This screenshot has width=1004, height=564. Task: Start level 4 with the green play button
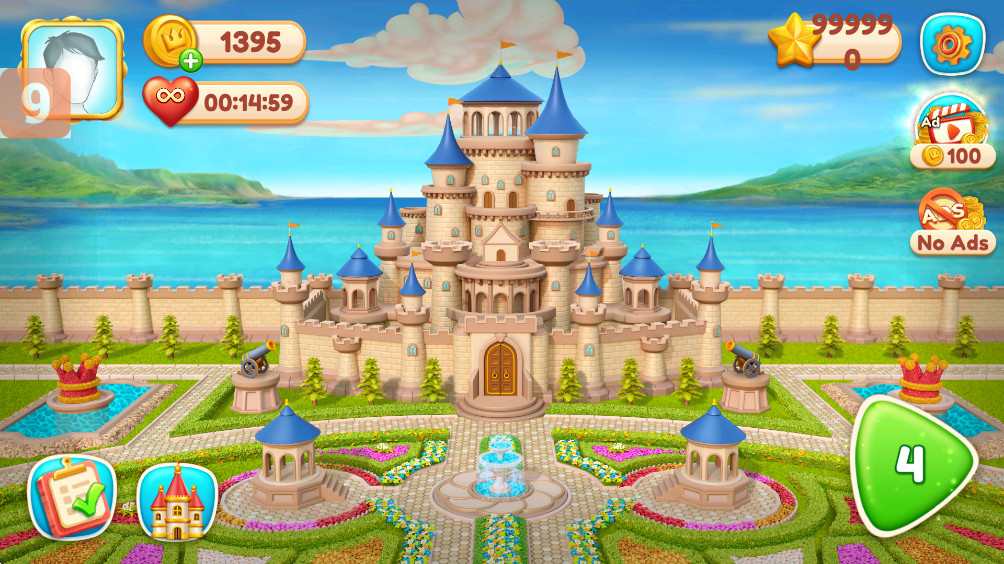(x=908, y=464)
